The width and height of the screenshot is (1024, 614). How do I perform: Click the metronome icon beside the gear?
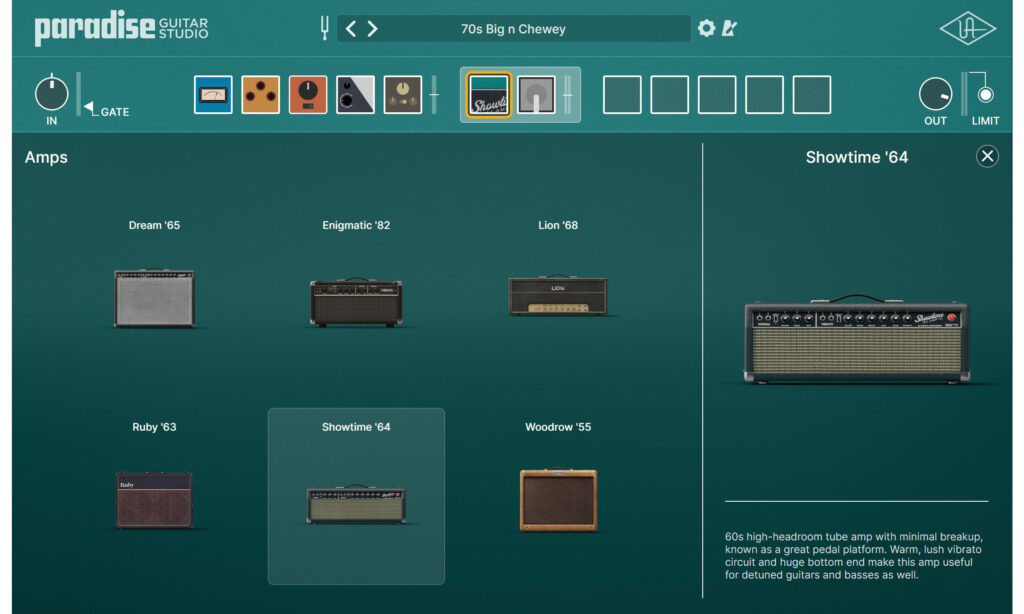729,29
